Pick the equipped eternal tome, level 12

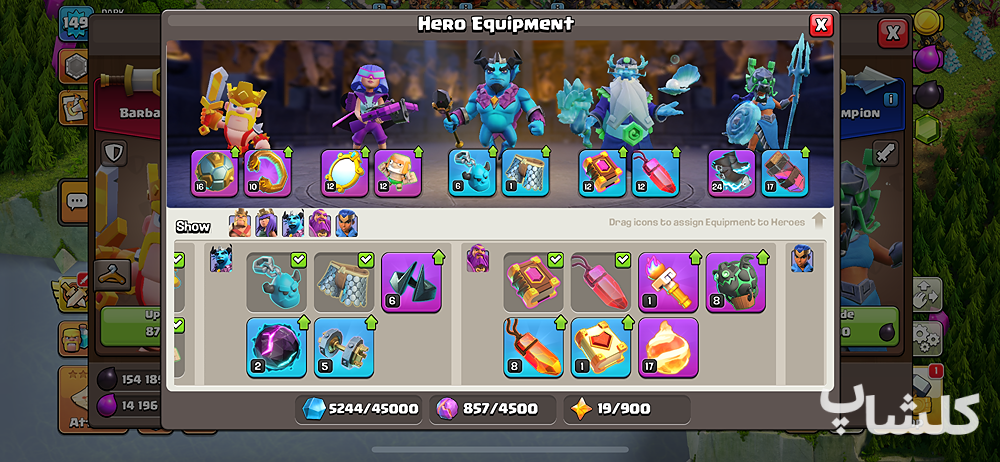click(x=602, y=173)
